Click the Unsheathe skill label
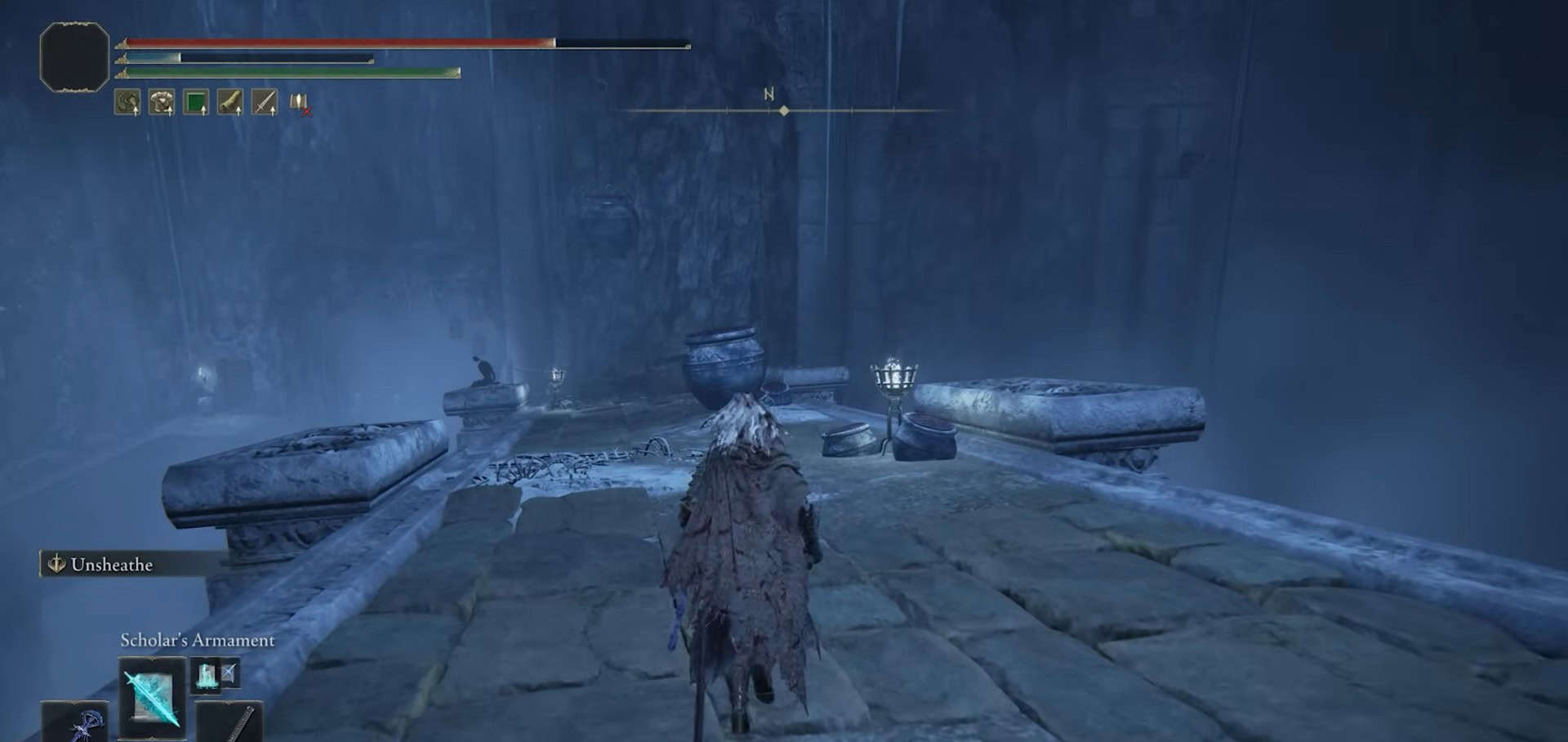 (x=111, y=565)
